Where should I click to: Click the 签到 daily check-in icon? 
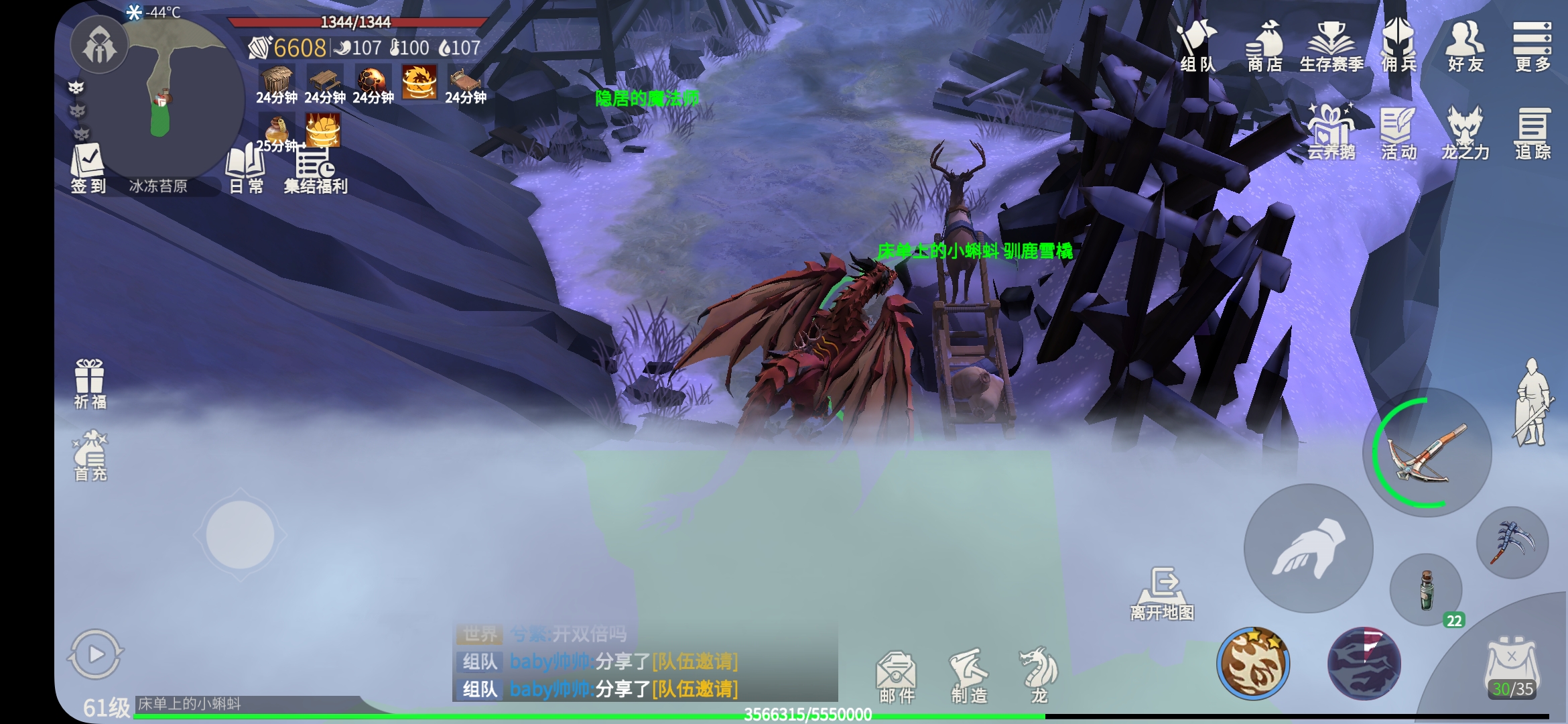pyautogui.click(x=88, y=168)
